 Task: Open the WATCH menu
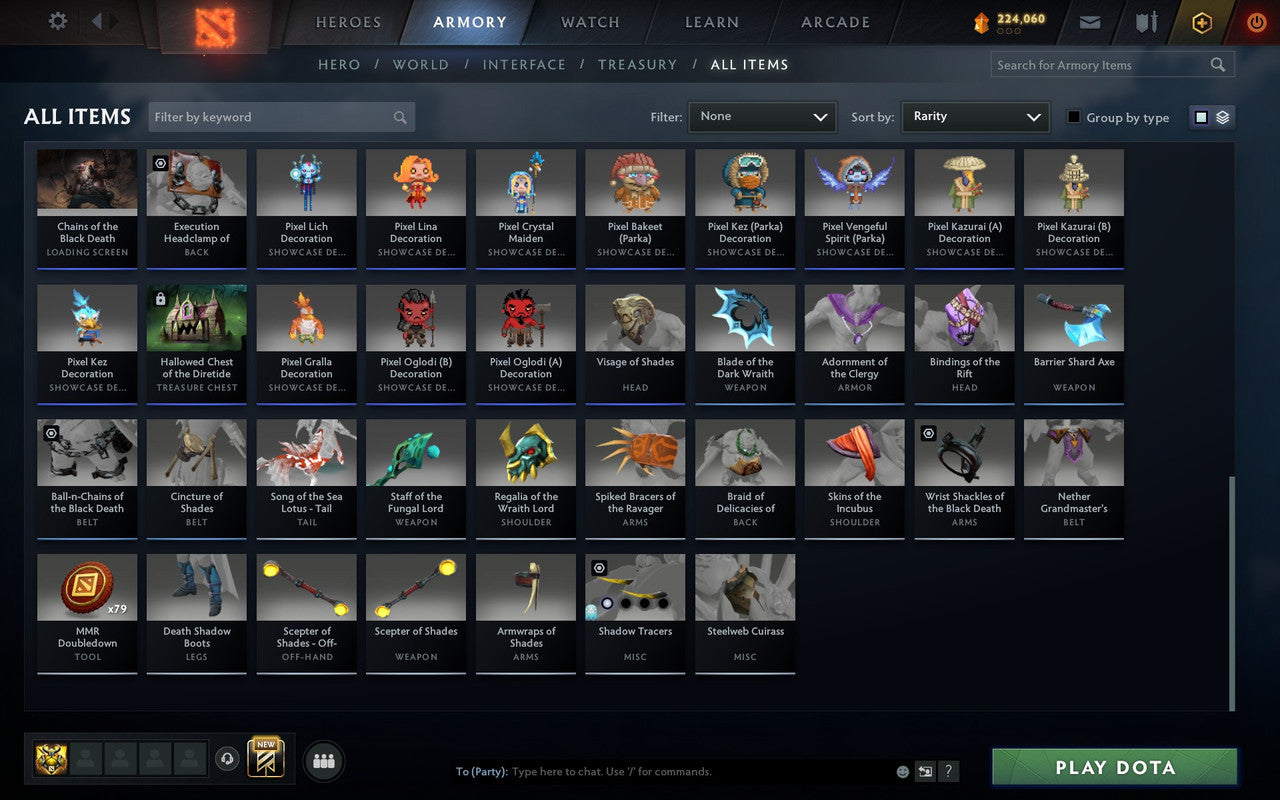tap(589, 22)
